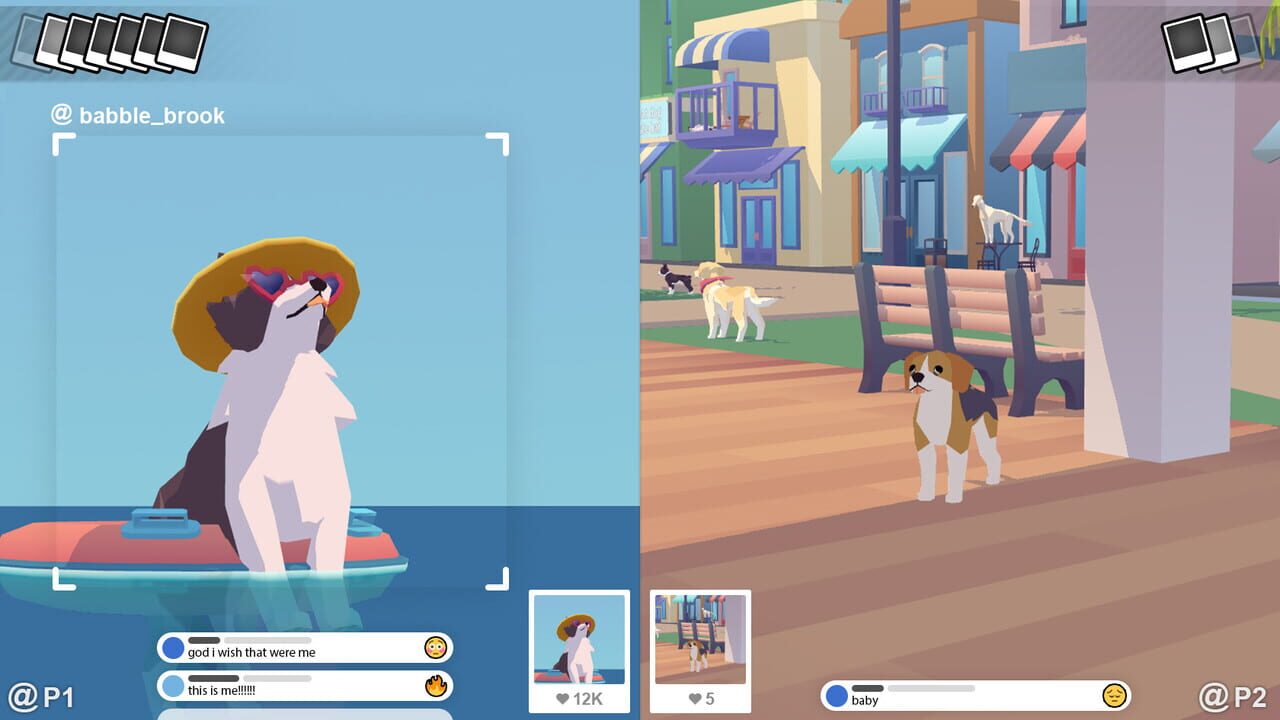Select the "god i wish that were me" comment

[290, 649]
